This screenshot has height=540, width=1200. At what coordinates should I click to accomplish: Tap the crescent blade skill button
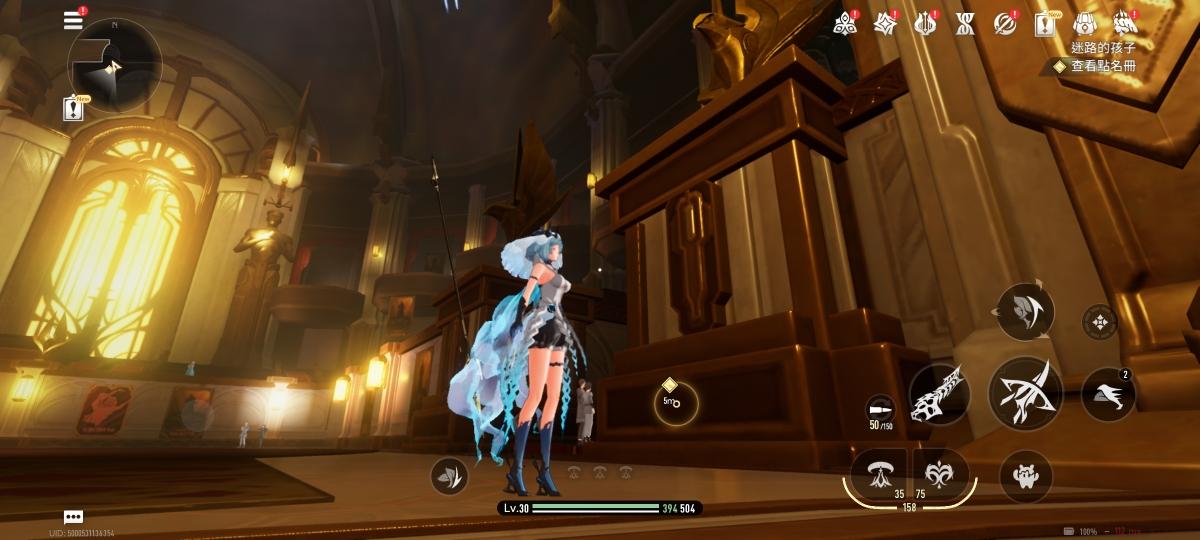pos(1025,312)
